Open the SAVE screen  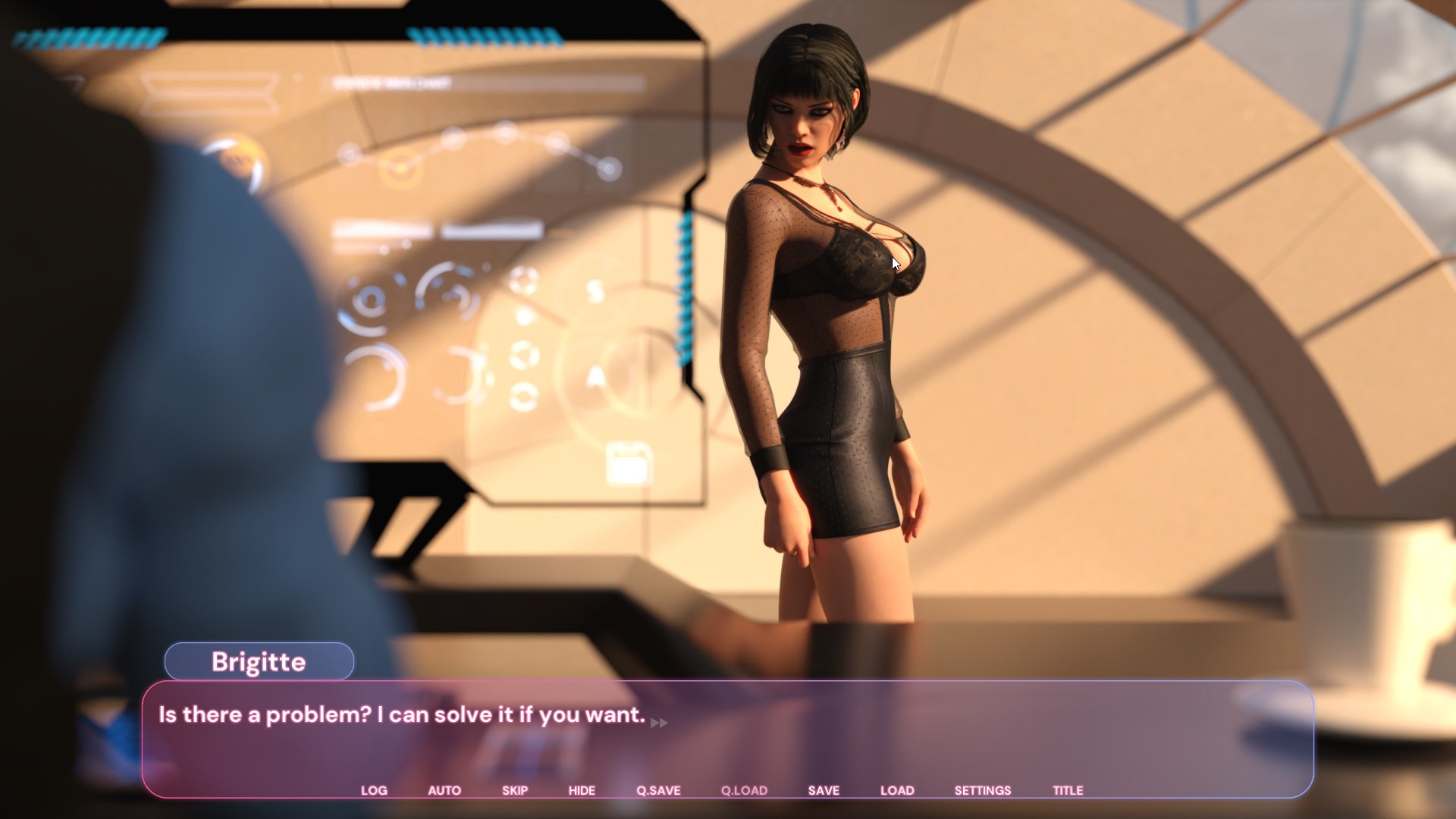824,790
